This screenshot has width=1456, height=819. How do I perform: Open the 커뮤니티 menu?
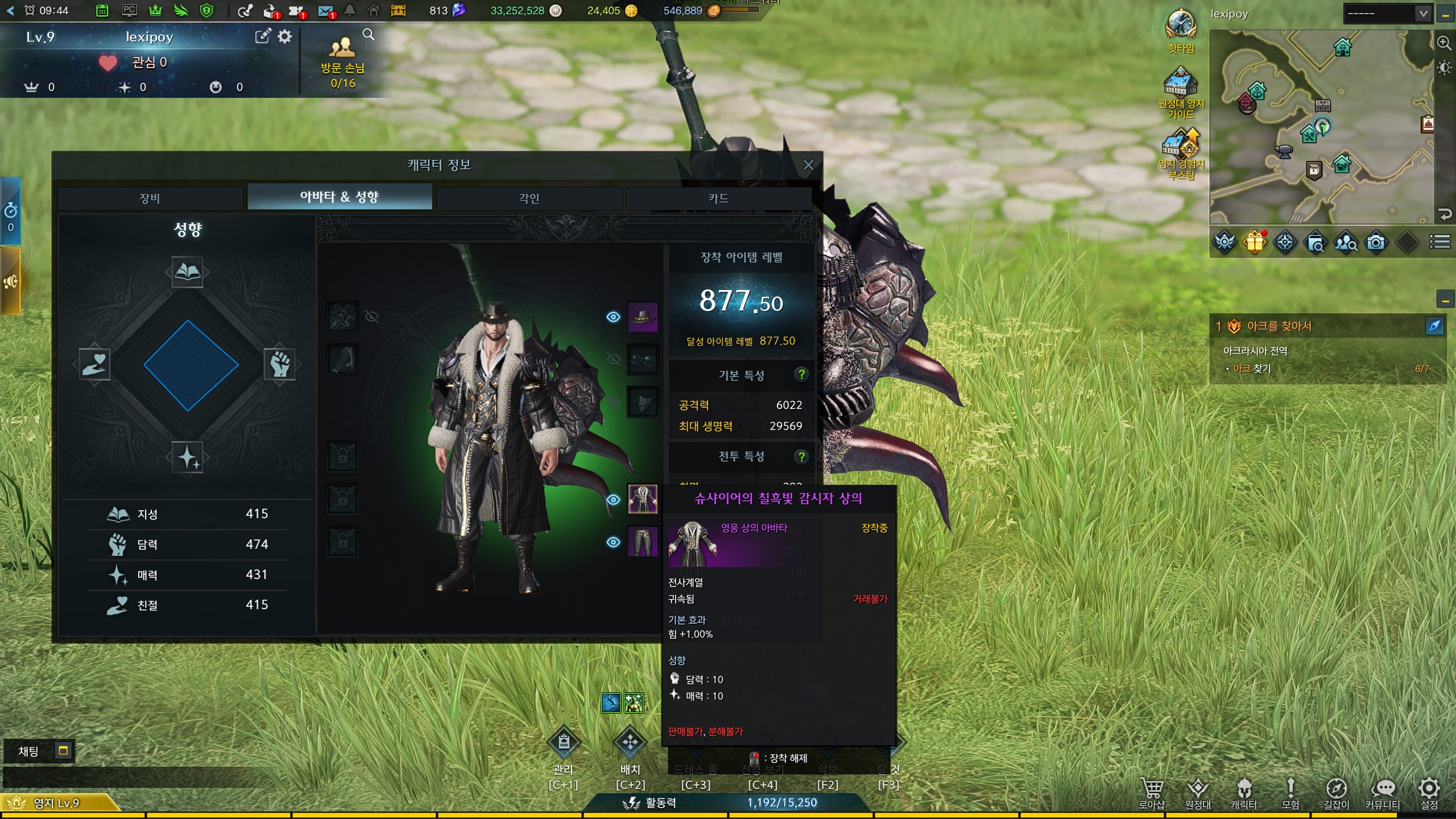point(1383,792)
